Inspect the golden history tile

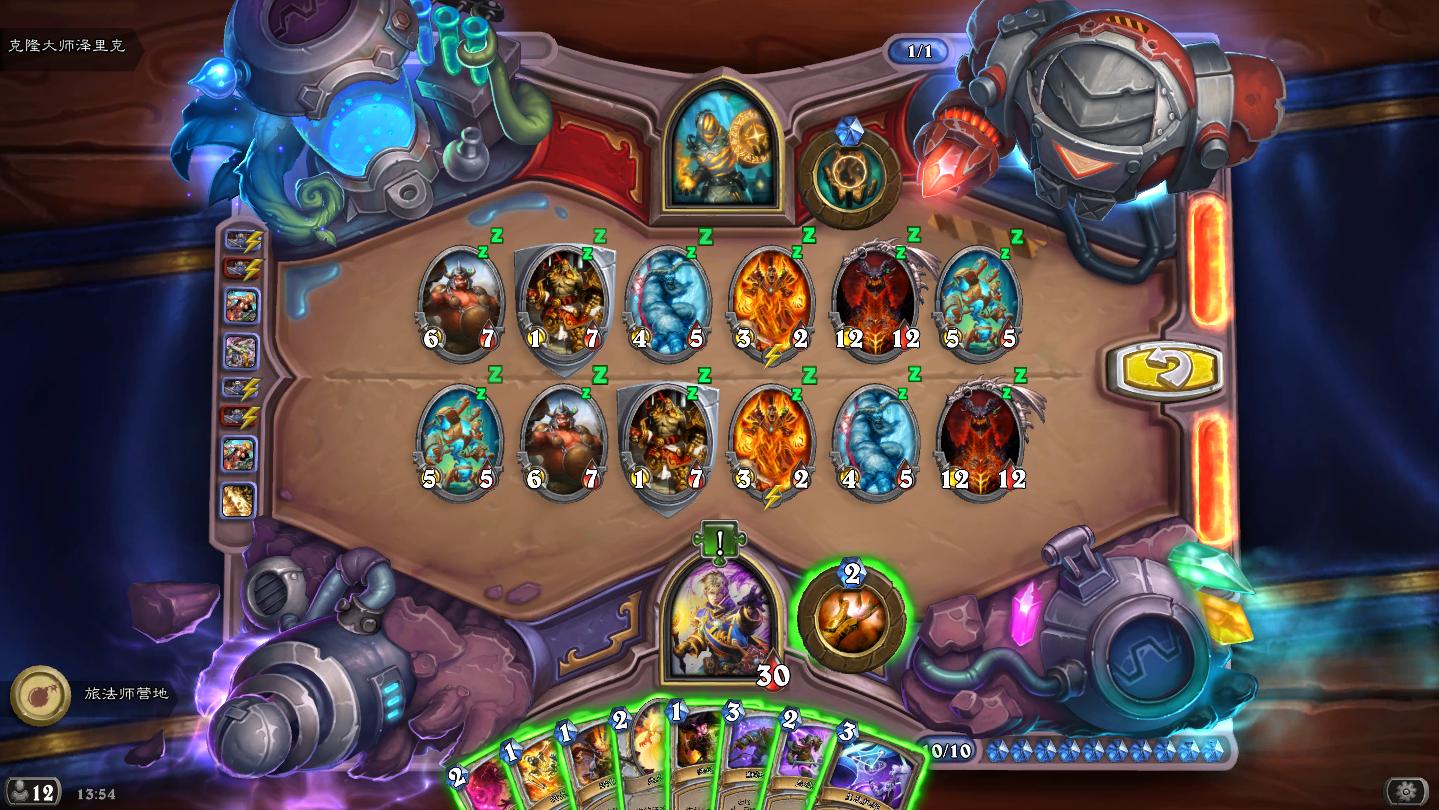[239, 500]
